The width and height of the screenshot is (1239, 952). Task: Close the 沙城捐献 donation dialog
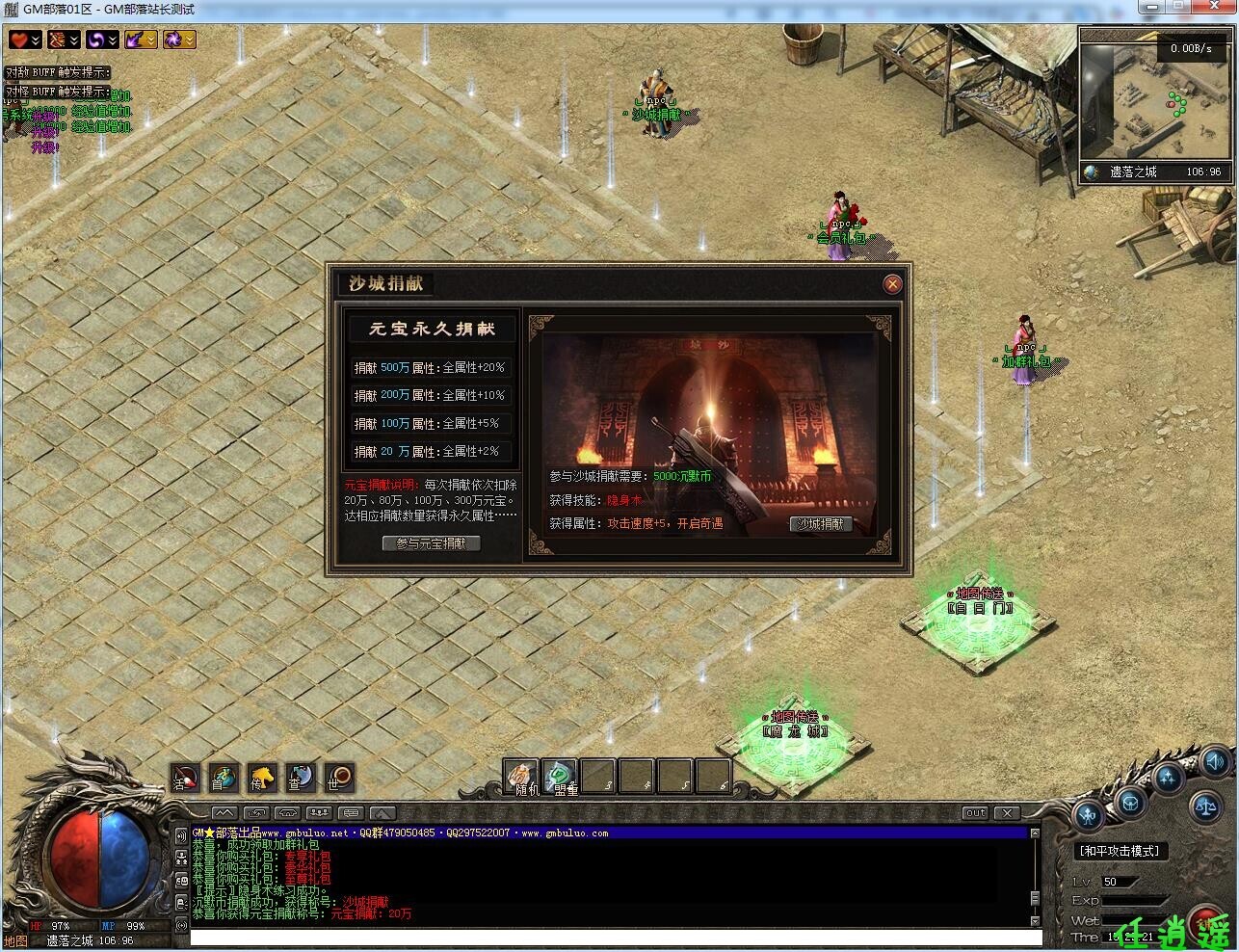point(892,283)
